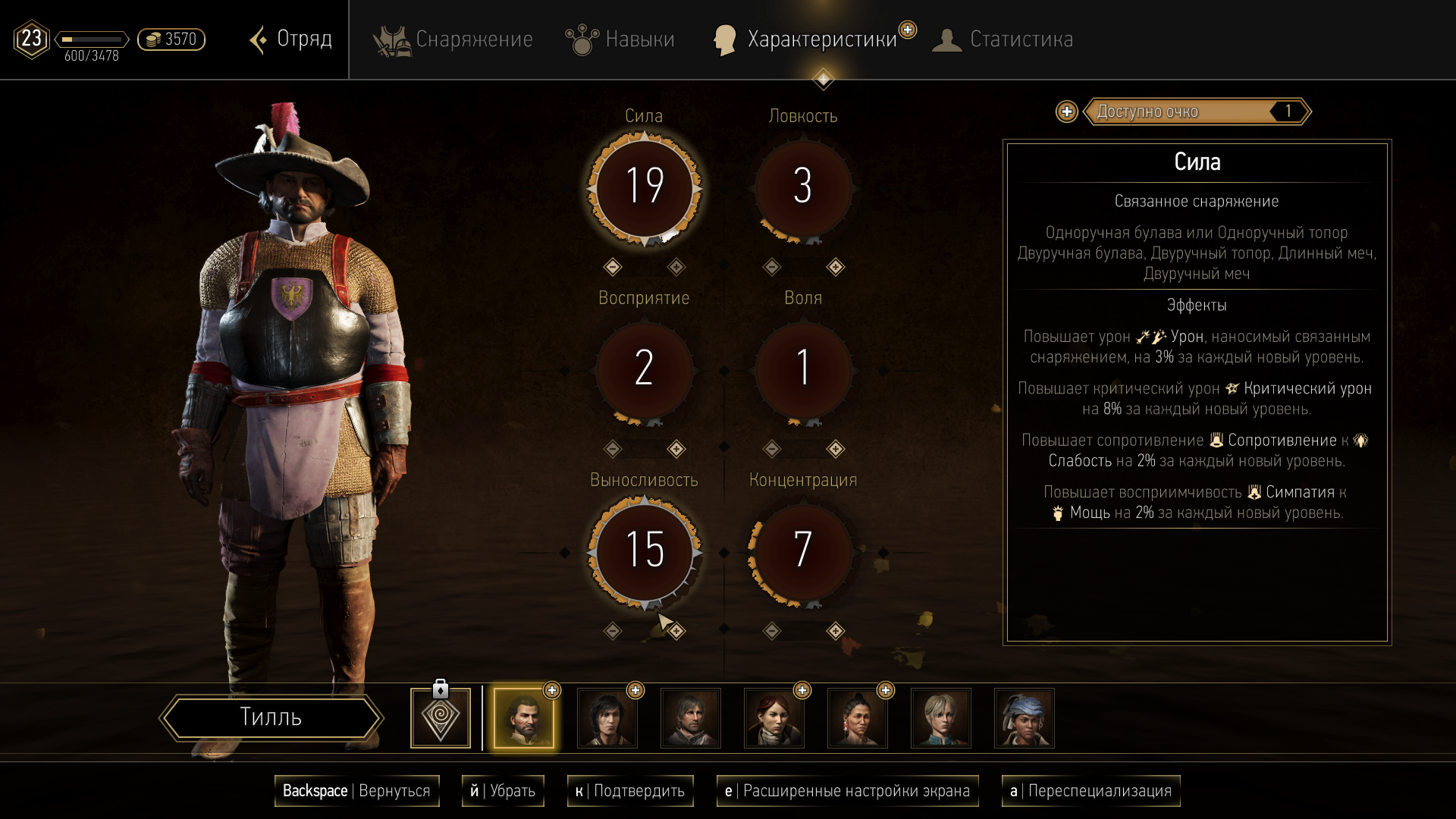Pick the companion with blue headscarf
This screenshot has height=819, width=1456.
(1025, 718)
